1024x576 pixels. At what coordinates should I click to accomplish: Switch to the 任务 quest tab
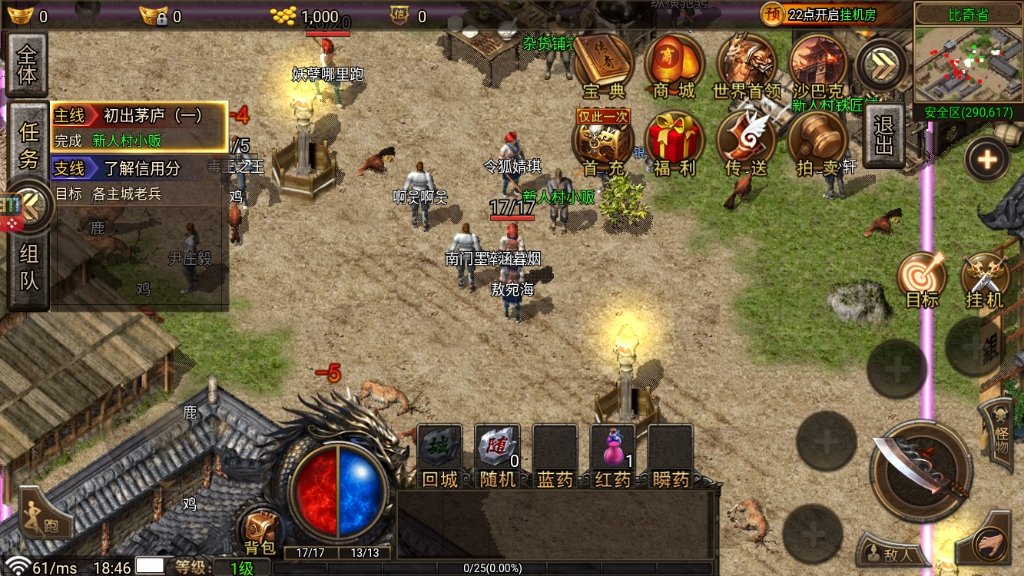tap(29, 145)
